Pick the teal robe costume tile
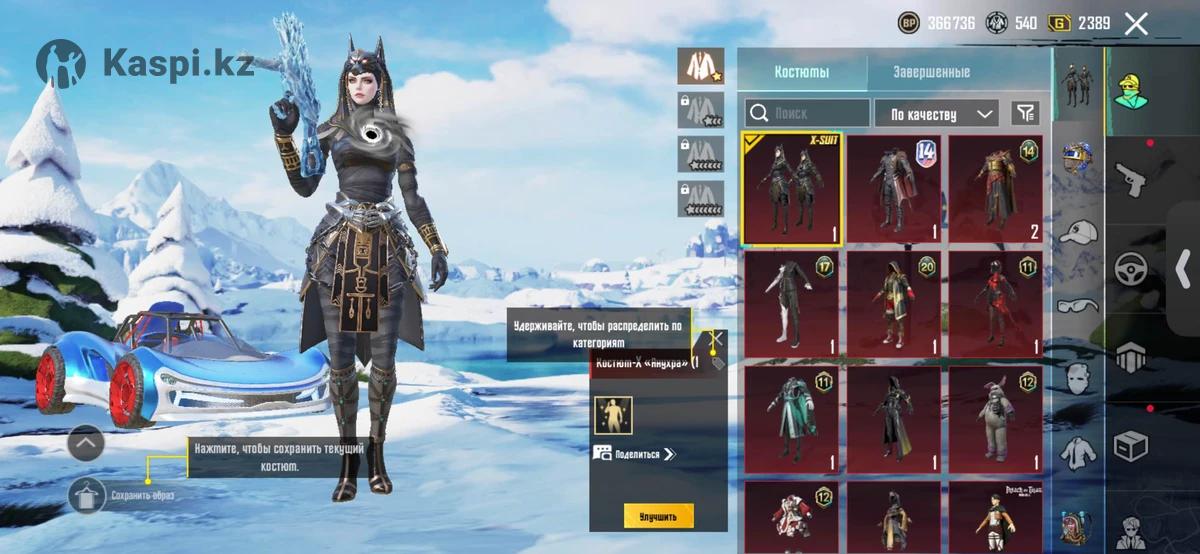 point(792,419)
